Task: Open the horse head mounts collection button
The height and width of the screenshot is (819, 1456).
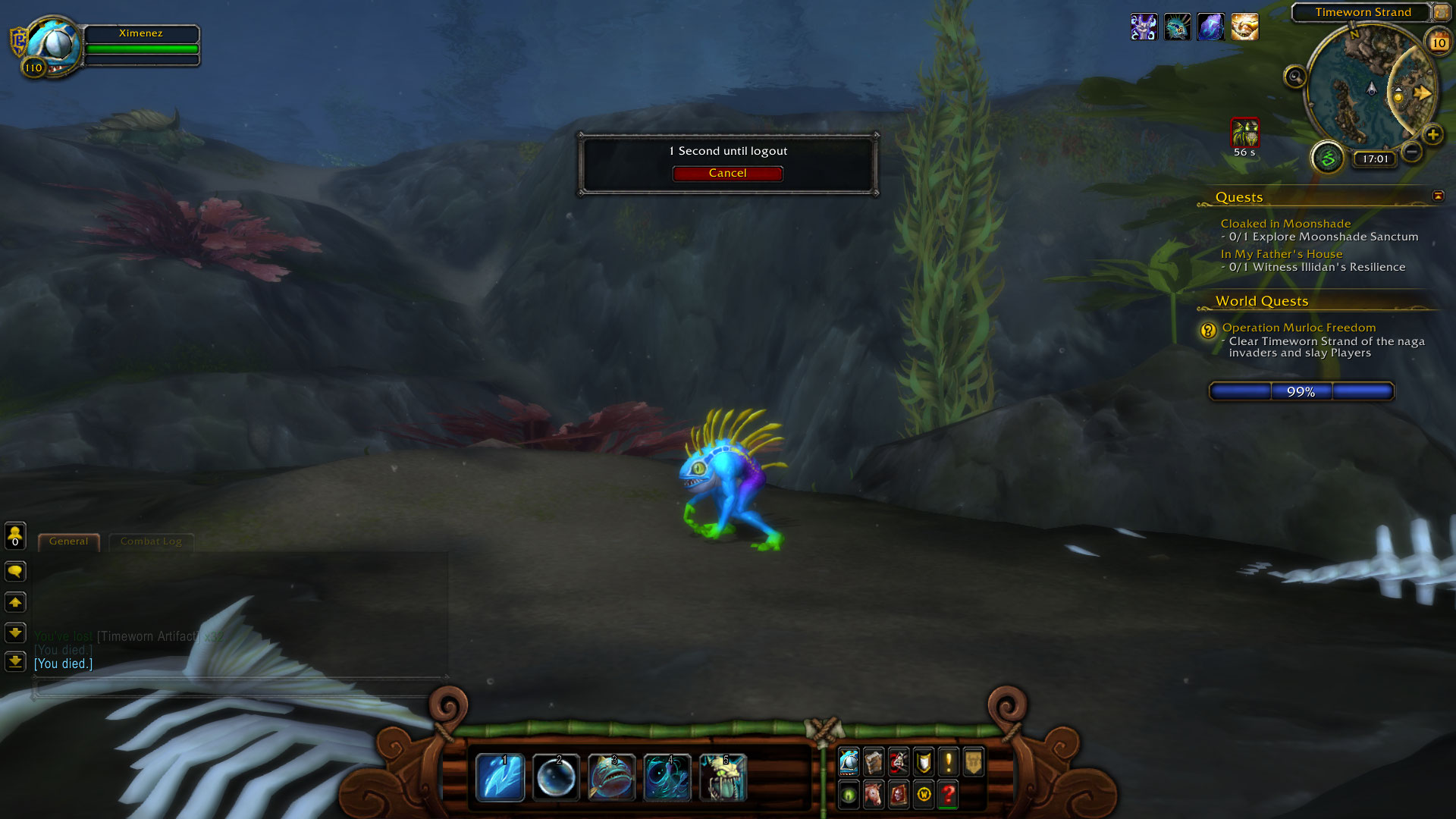Action: (x=874, y=794)
